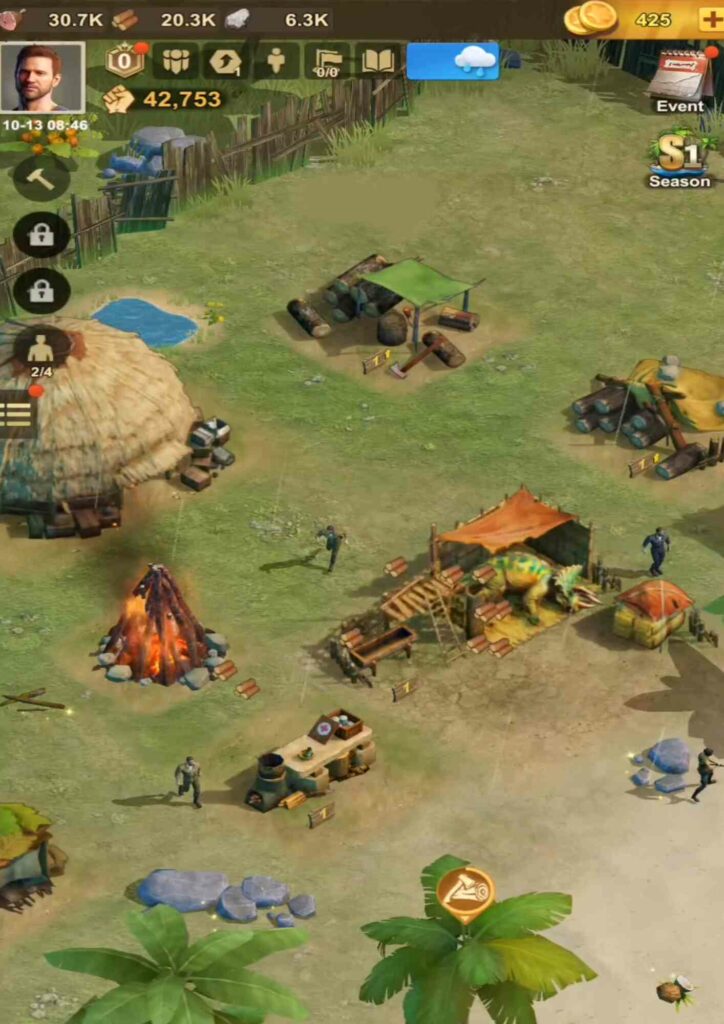Screen dimensions: 724x1024
Task: Open the person silhouette icon in top bar
Action: pos(276,61)
